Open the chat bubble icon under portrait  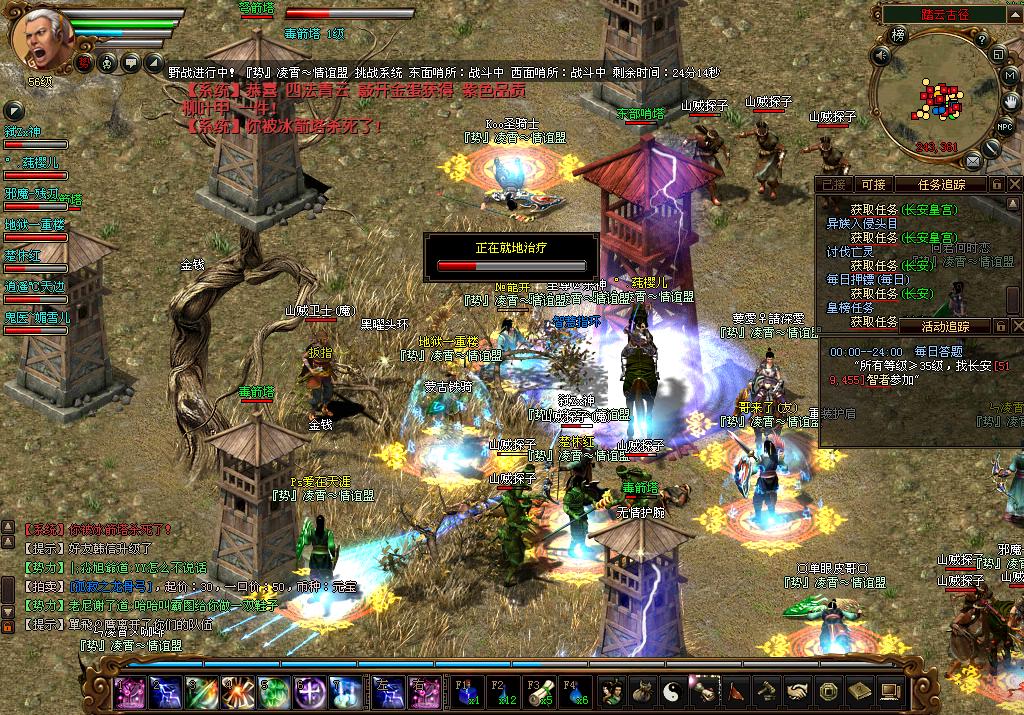[x=131, y=63]
